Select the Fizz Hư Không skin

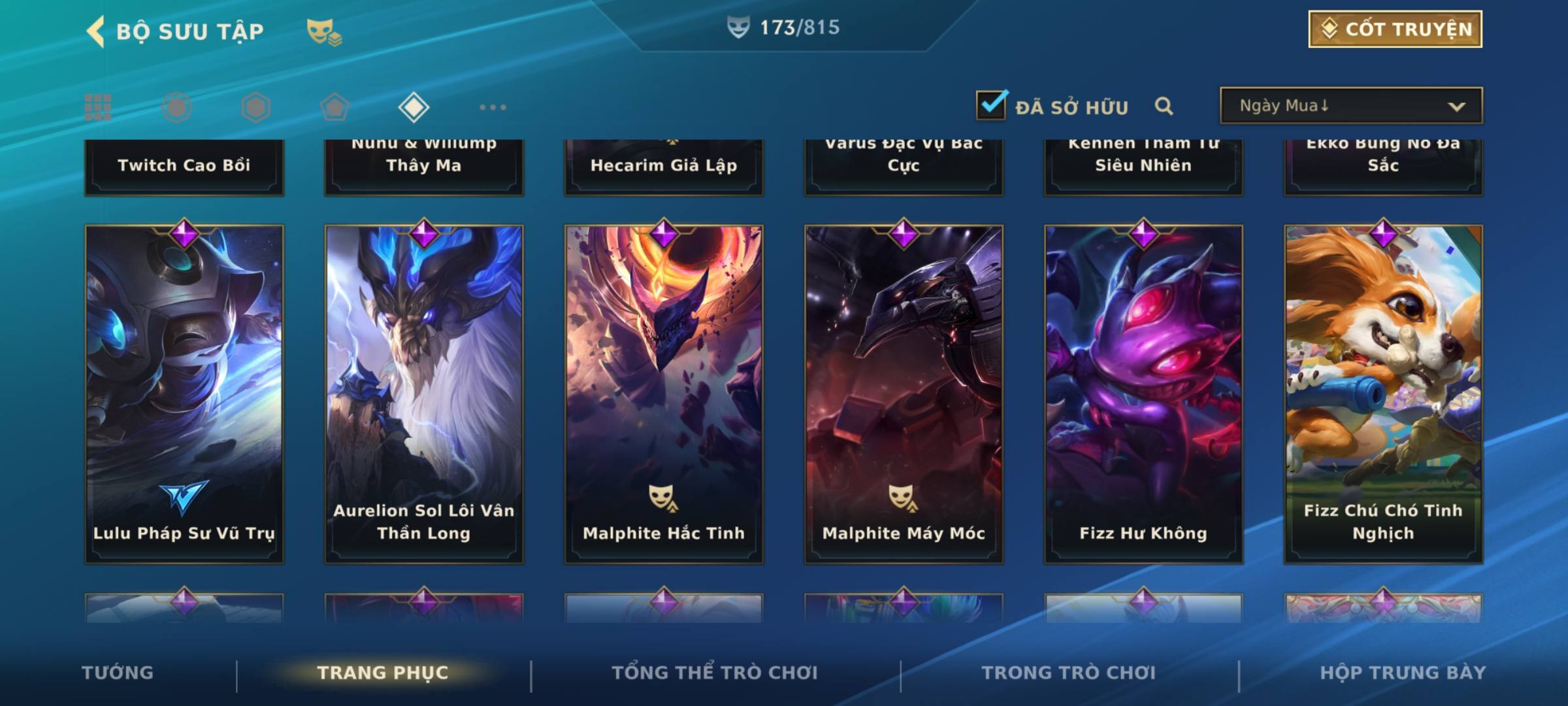pyautogui.click(x=1143, y=394)
